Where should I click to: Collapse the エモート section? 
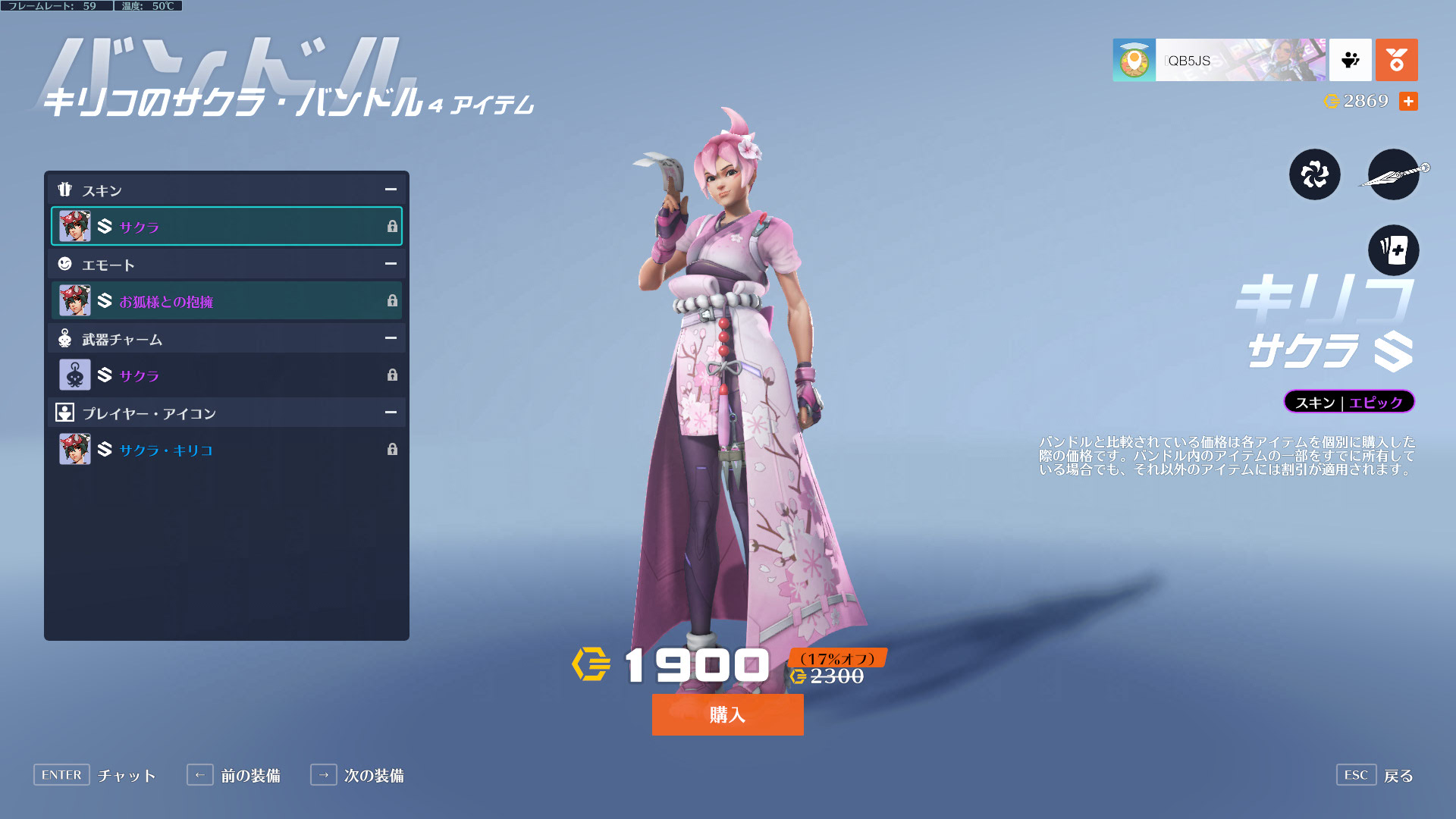(x=391, y=264)
